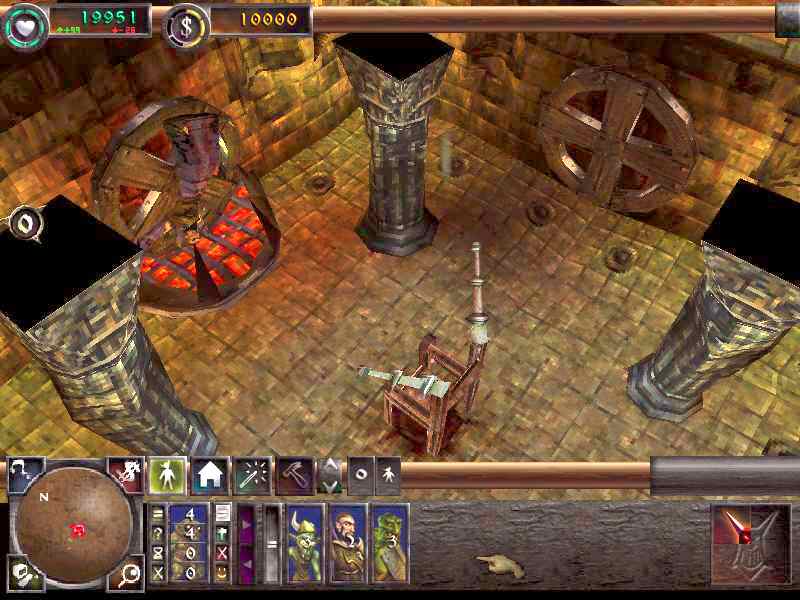Viewport: 800px width, 600px height.
Task: Select the Workshop tab with the hammer
Action: [294, 476]
